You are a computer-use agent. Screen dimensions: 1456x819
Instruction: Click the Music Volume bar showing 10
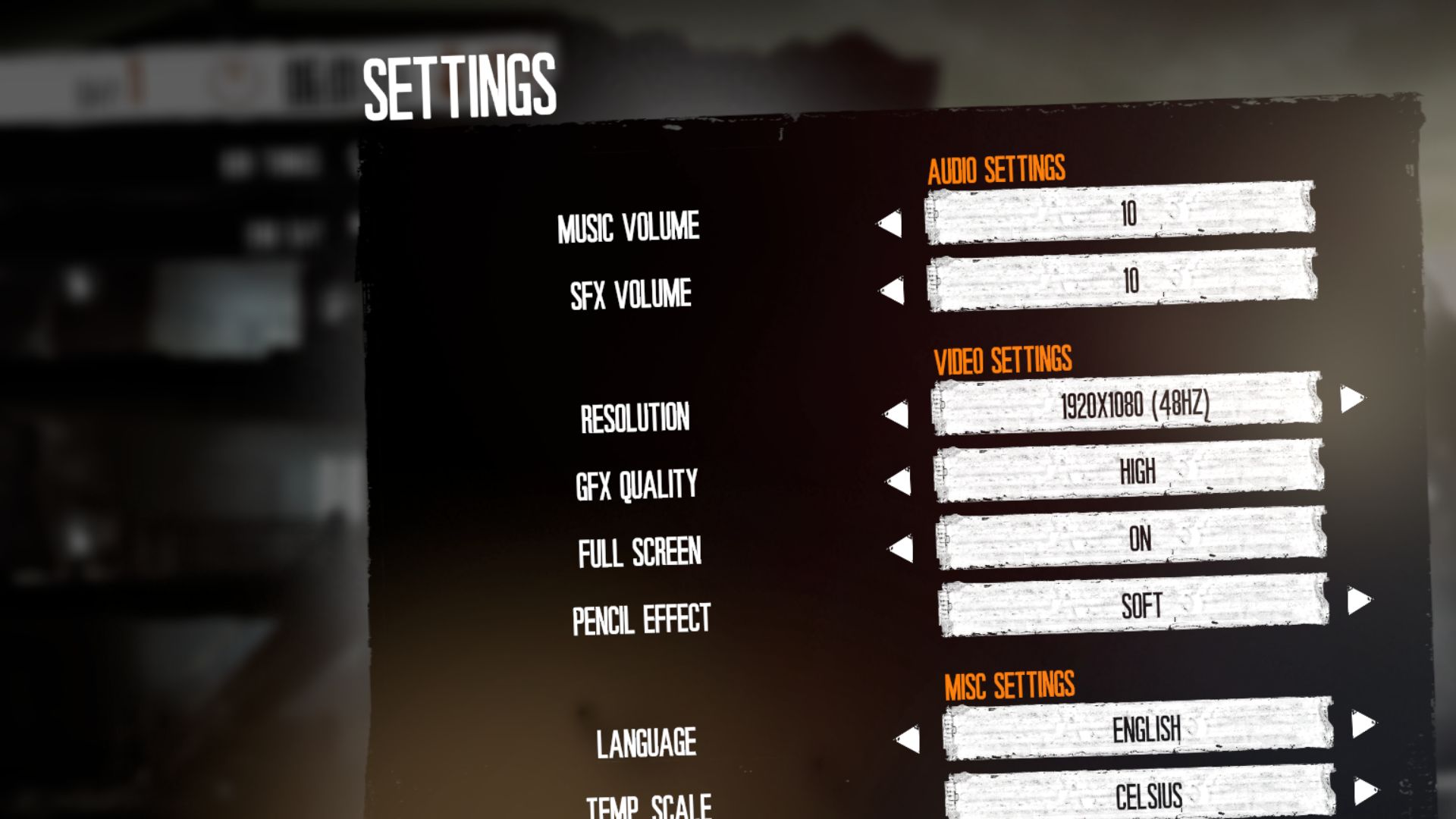click(1122, 215)
